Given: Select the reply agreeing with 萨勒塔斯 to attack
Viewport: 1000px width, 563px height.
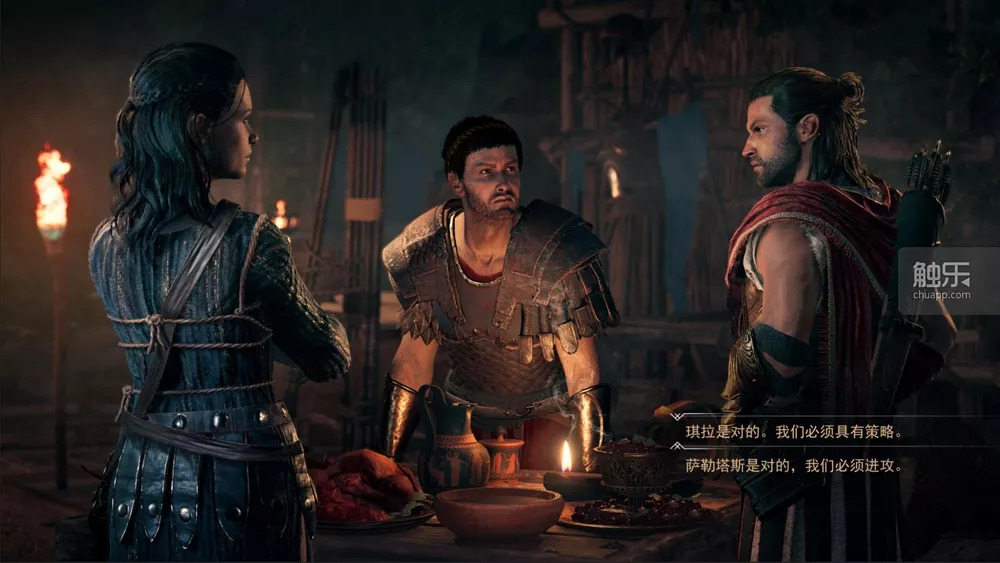Looking at the screenshot, I should 794,465.
